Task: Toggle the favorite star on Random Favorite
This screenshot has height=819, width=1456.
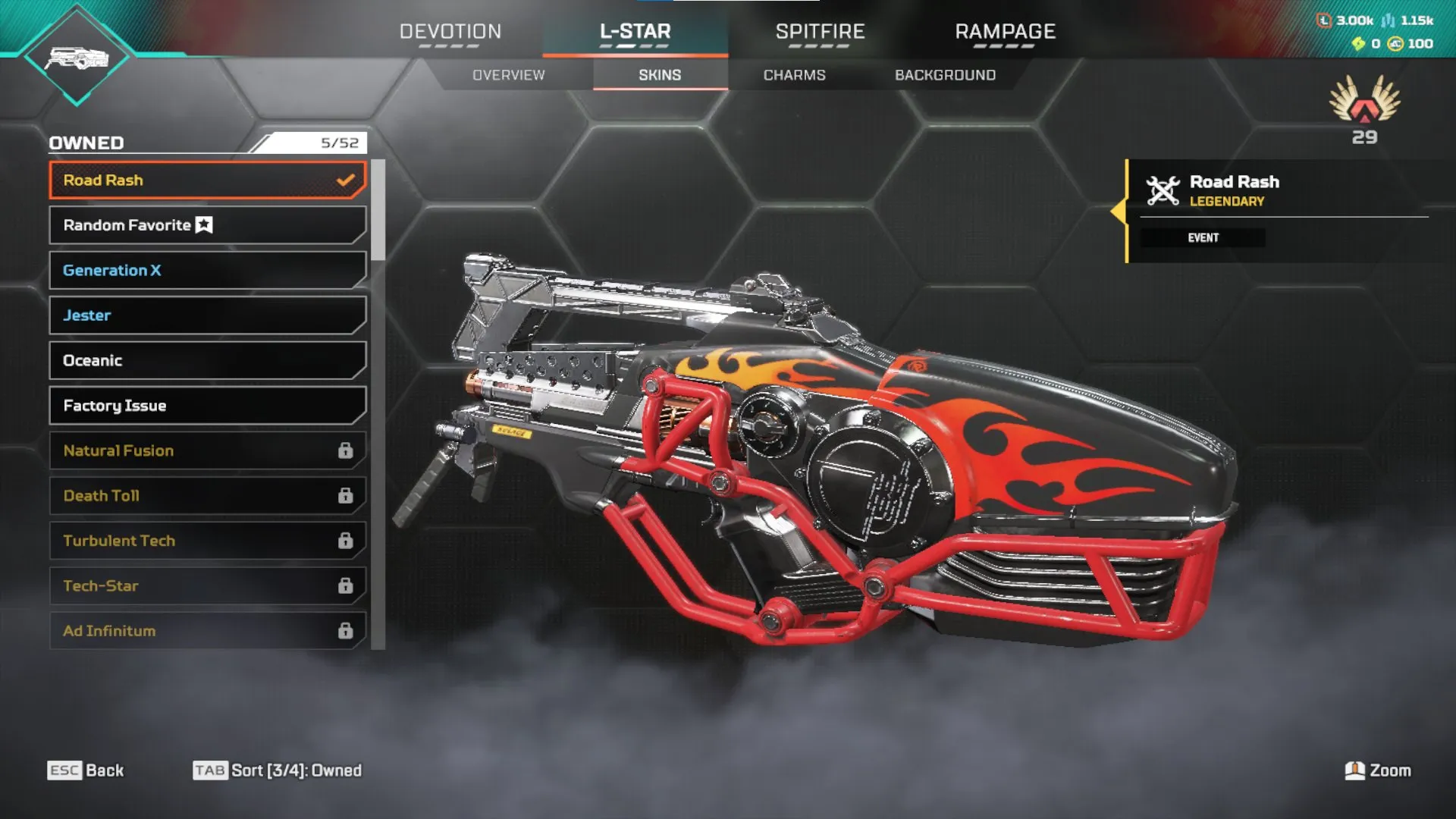Action: pyautogui.click(x=203, y=225)
